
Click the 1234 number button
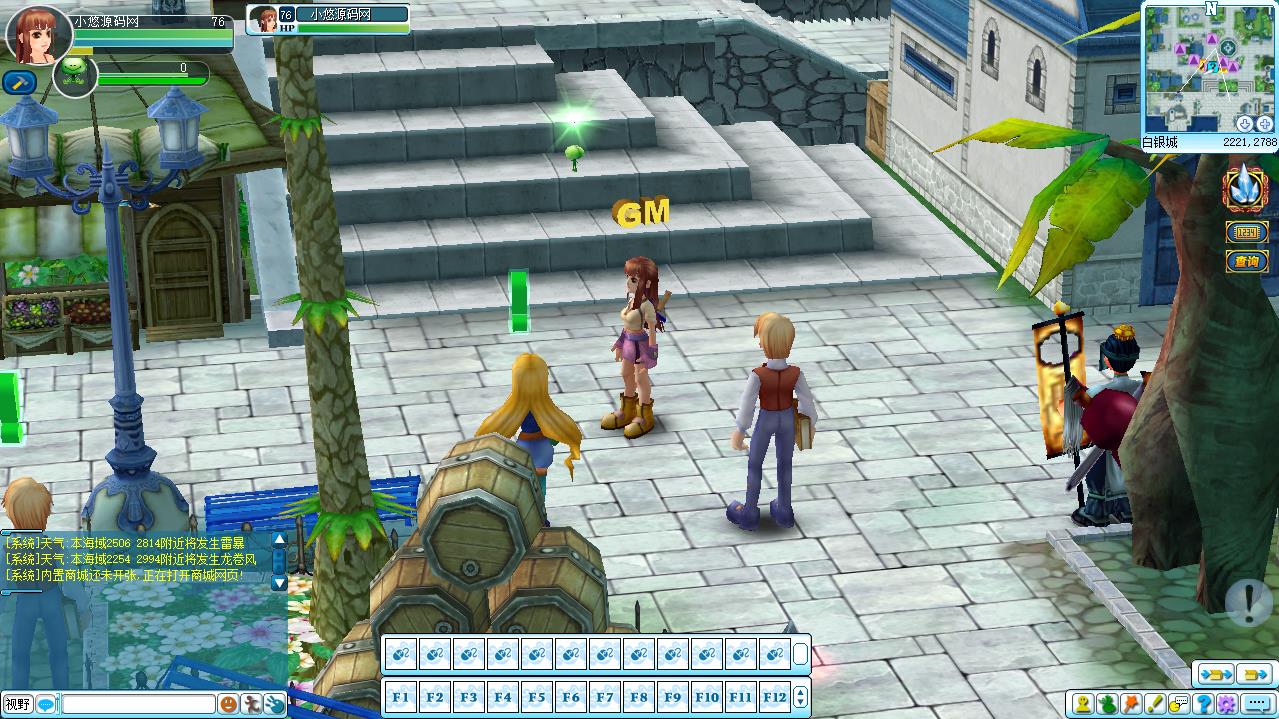1246,233
